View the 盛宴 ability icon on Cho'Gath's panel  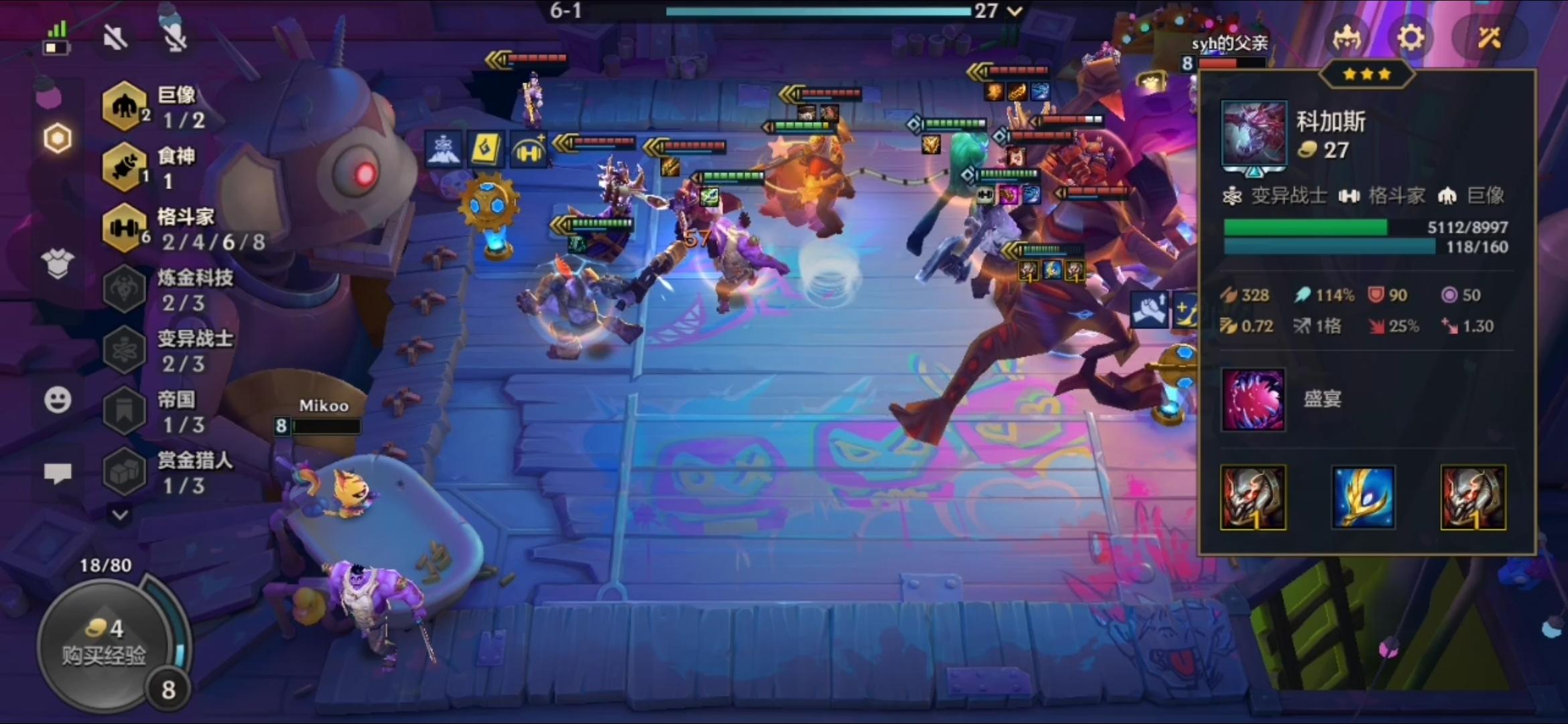(1254, 400)
